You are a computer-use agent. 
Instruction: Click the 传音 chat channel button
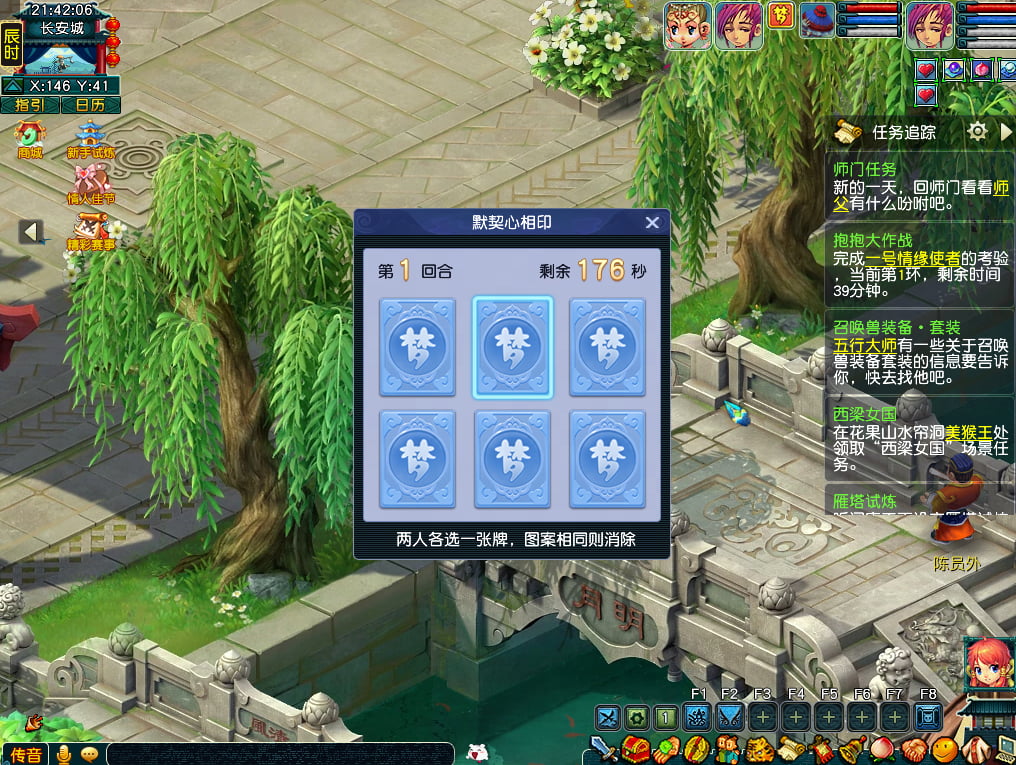(x=26, y=754)
